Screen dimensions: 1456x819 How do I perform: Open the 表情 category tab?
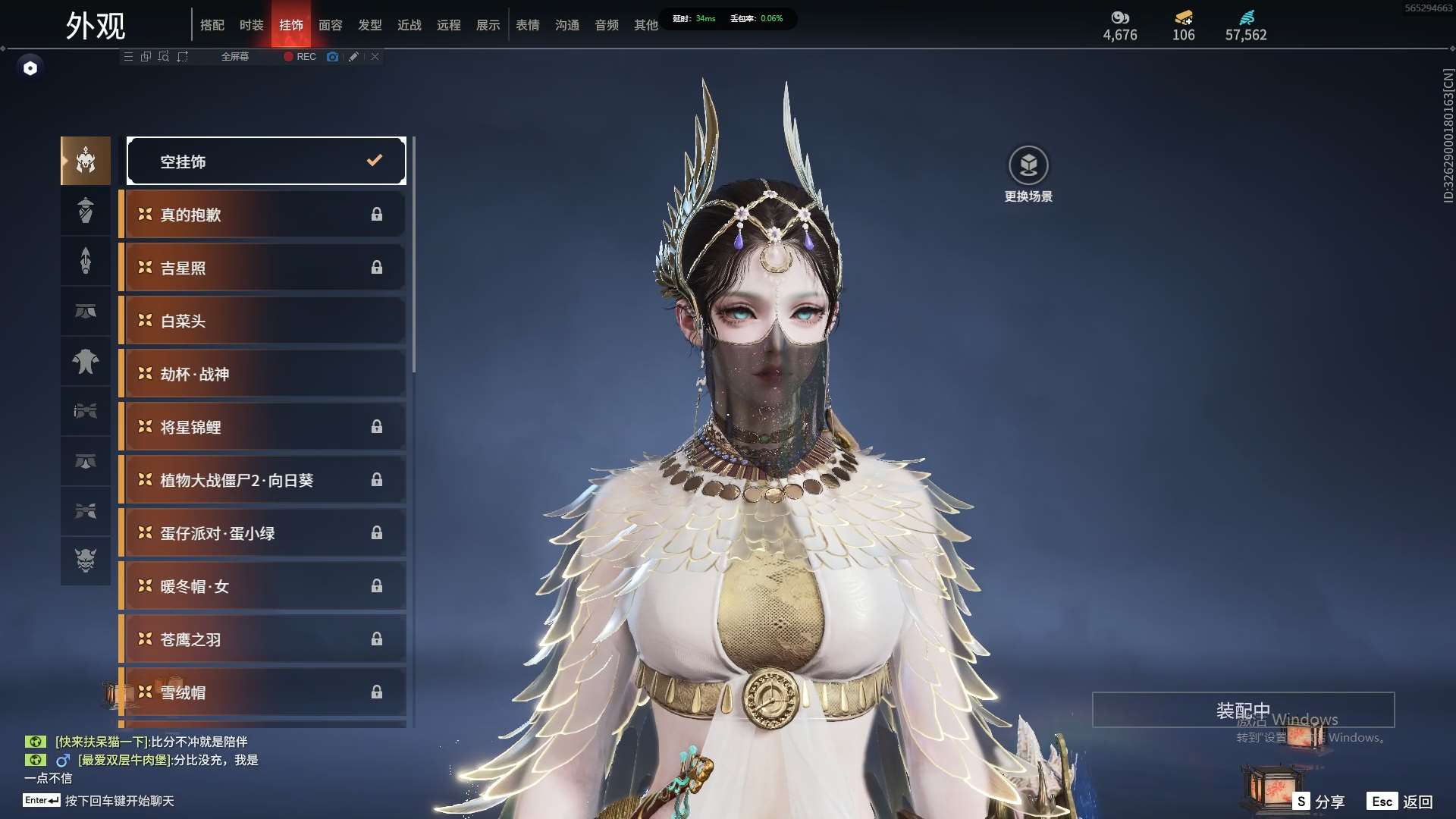pos(527,25)
